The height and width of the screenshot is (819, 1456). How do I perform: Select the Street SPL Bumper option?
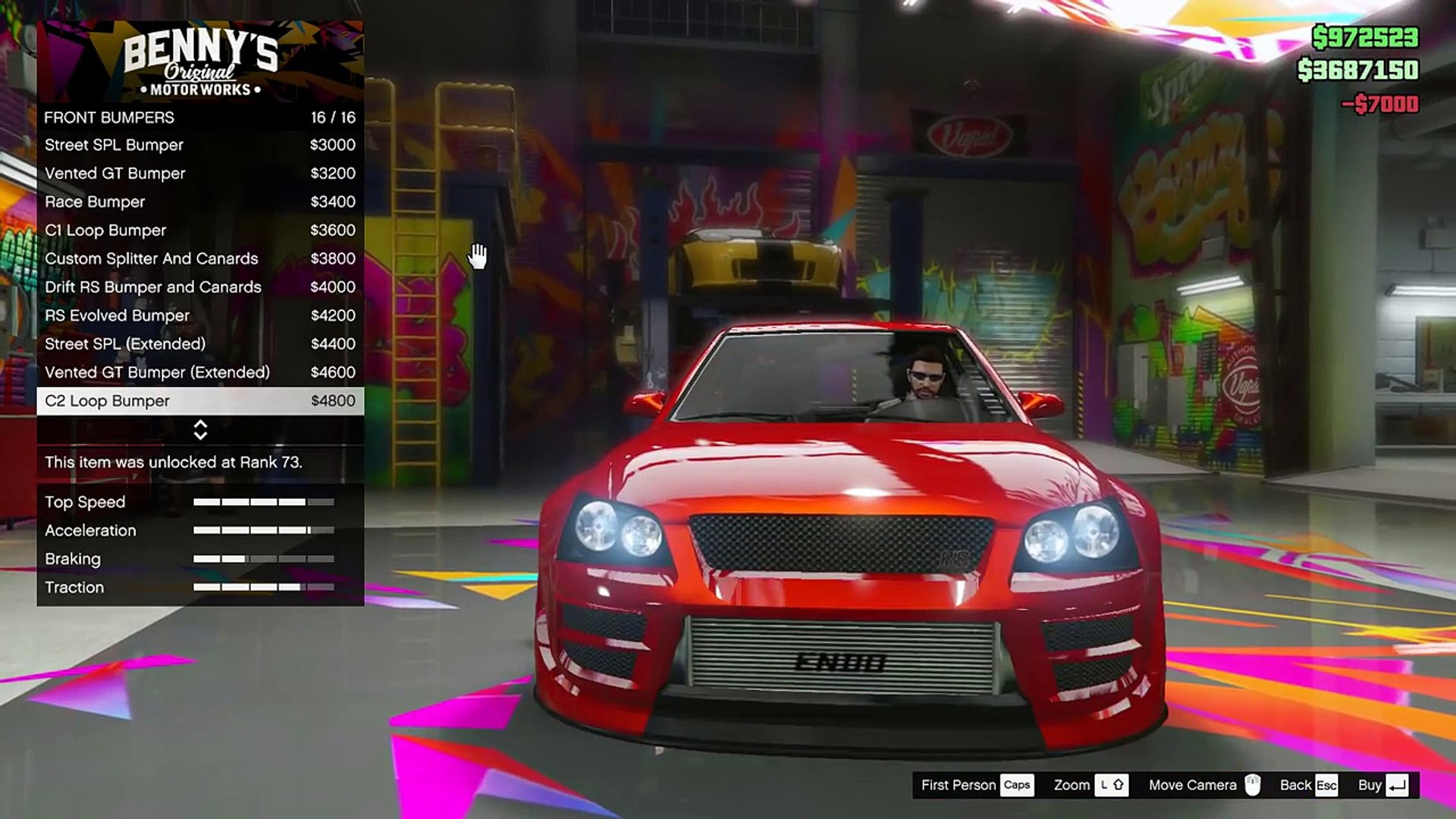(x=199, y=145)
